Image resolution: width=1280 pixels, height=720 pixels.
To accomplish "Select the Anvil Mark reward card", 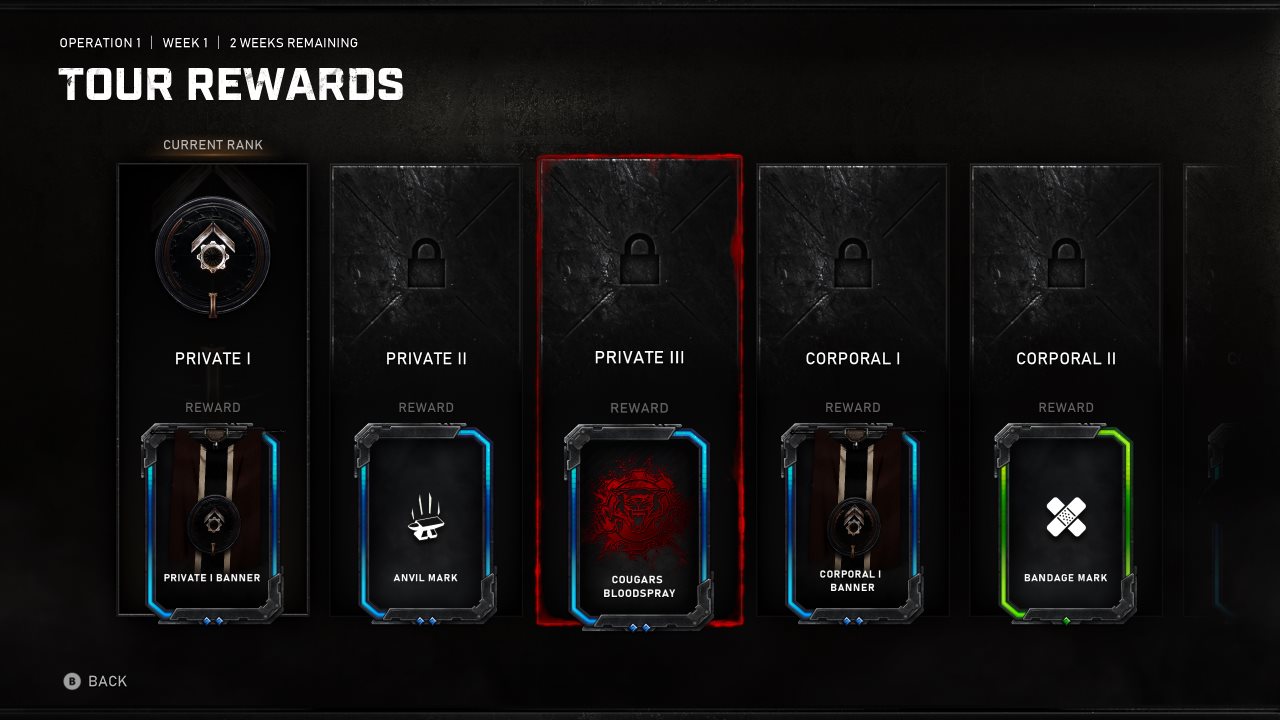I will point(426,525).
